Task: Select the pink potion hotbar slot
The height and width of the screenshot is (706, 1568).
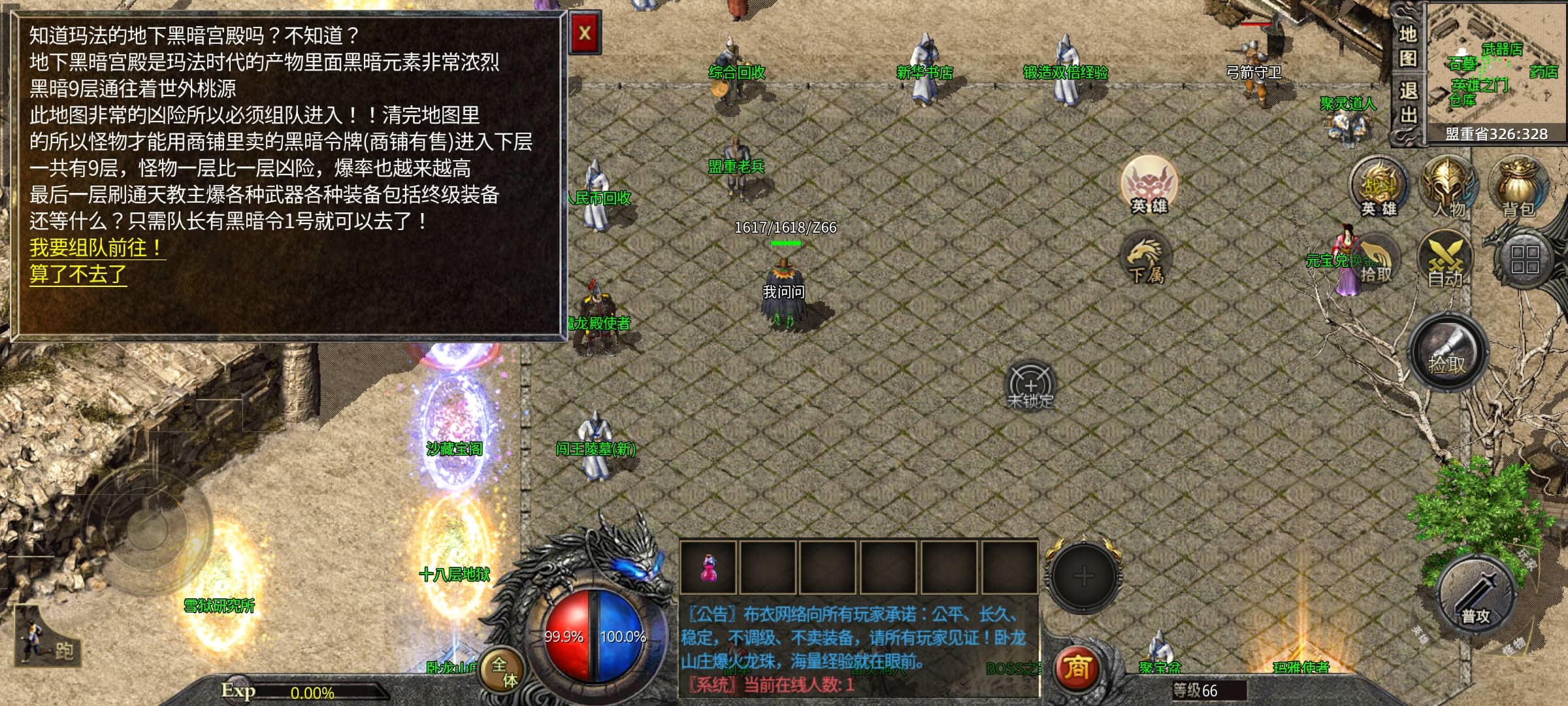Action: pos(708,567)
